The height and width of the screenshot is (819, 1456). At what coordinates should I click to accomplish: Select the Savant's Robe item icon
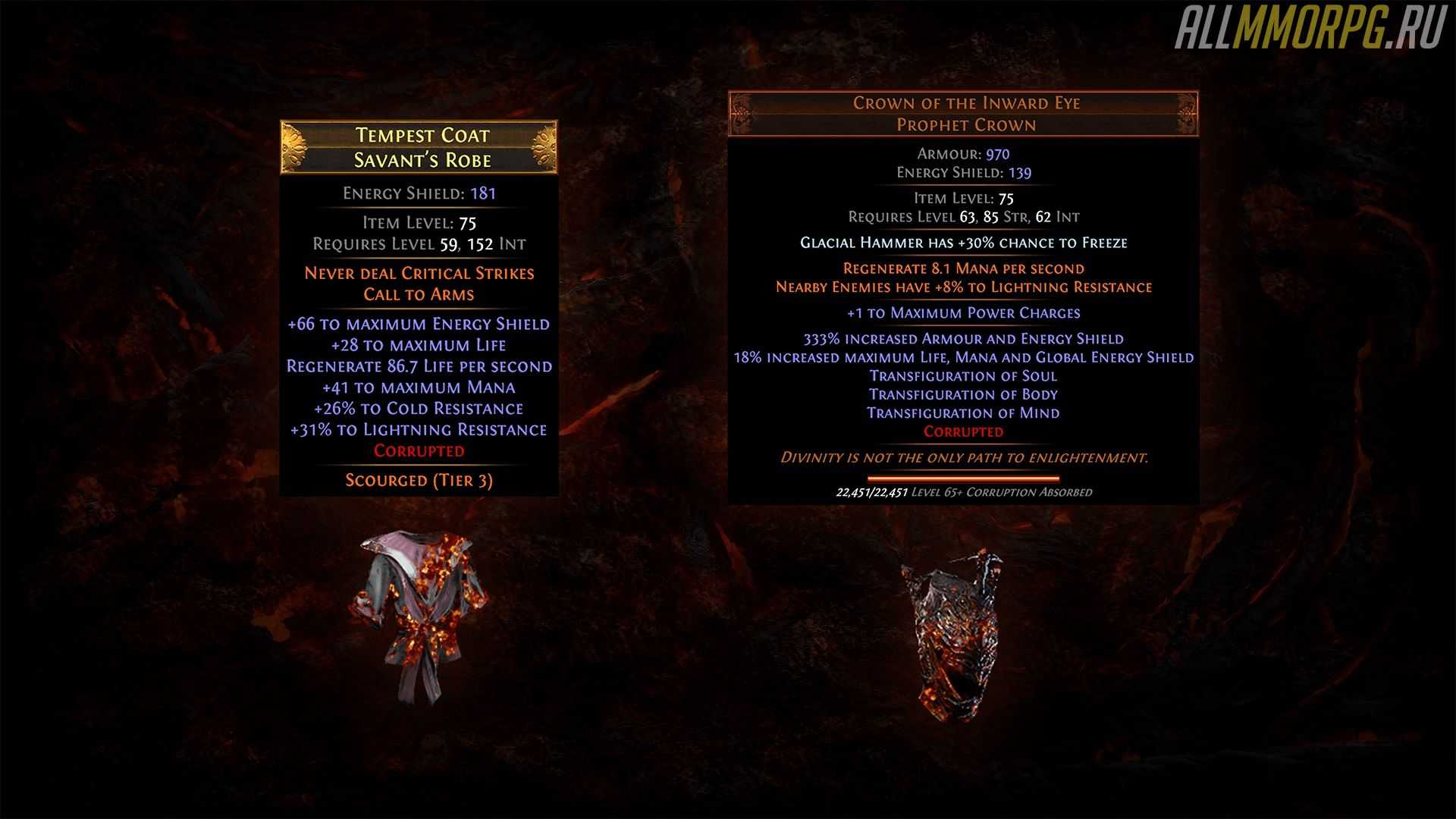[x=418, y=616]
